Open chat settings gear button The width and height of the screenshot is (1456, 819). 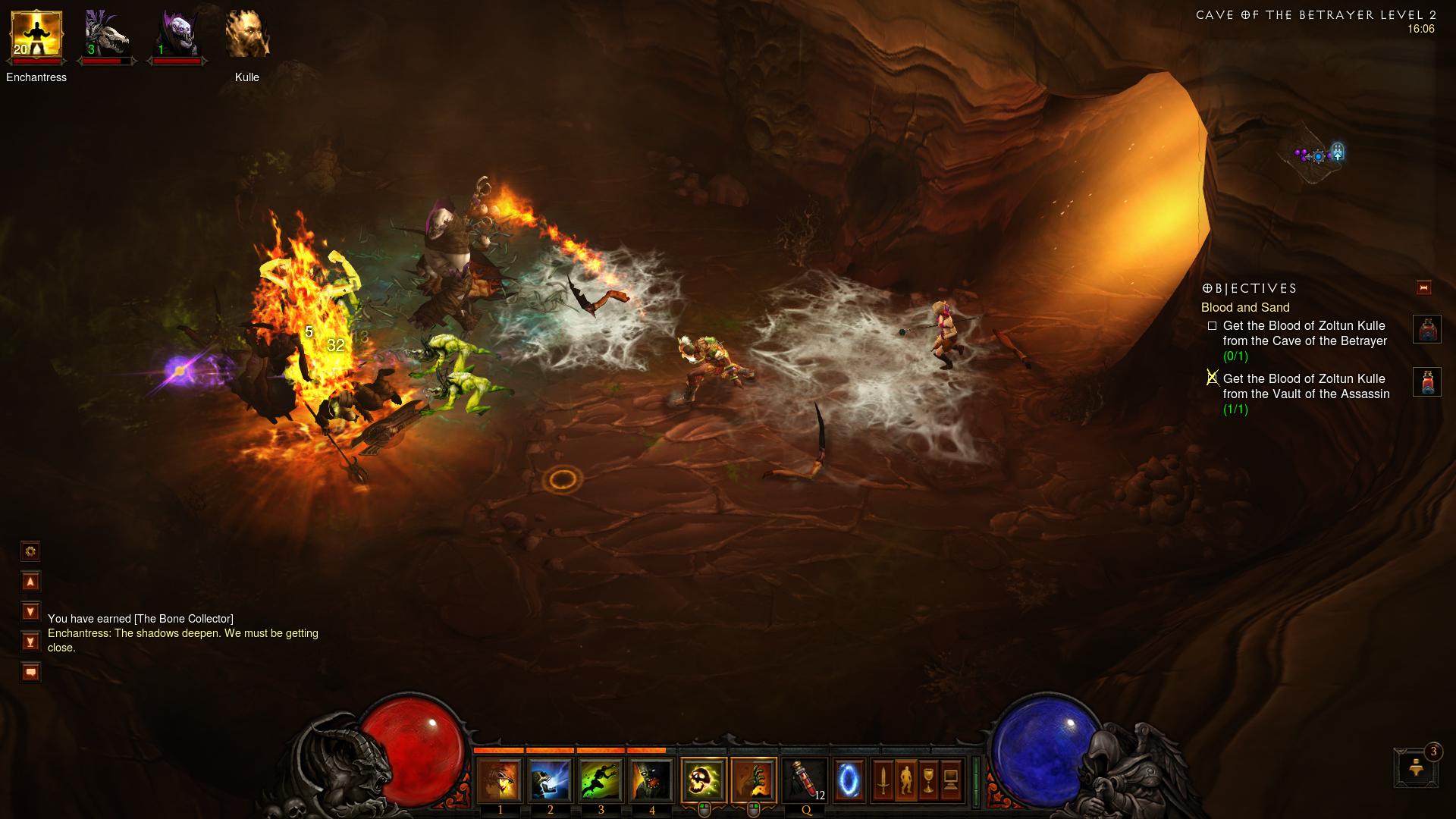point(30,551)
